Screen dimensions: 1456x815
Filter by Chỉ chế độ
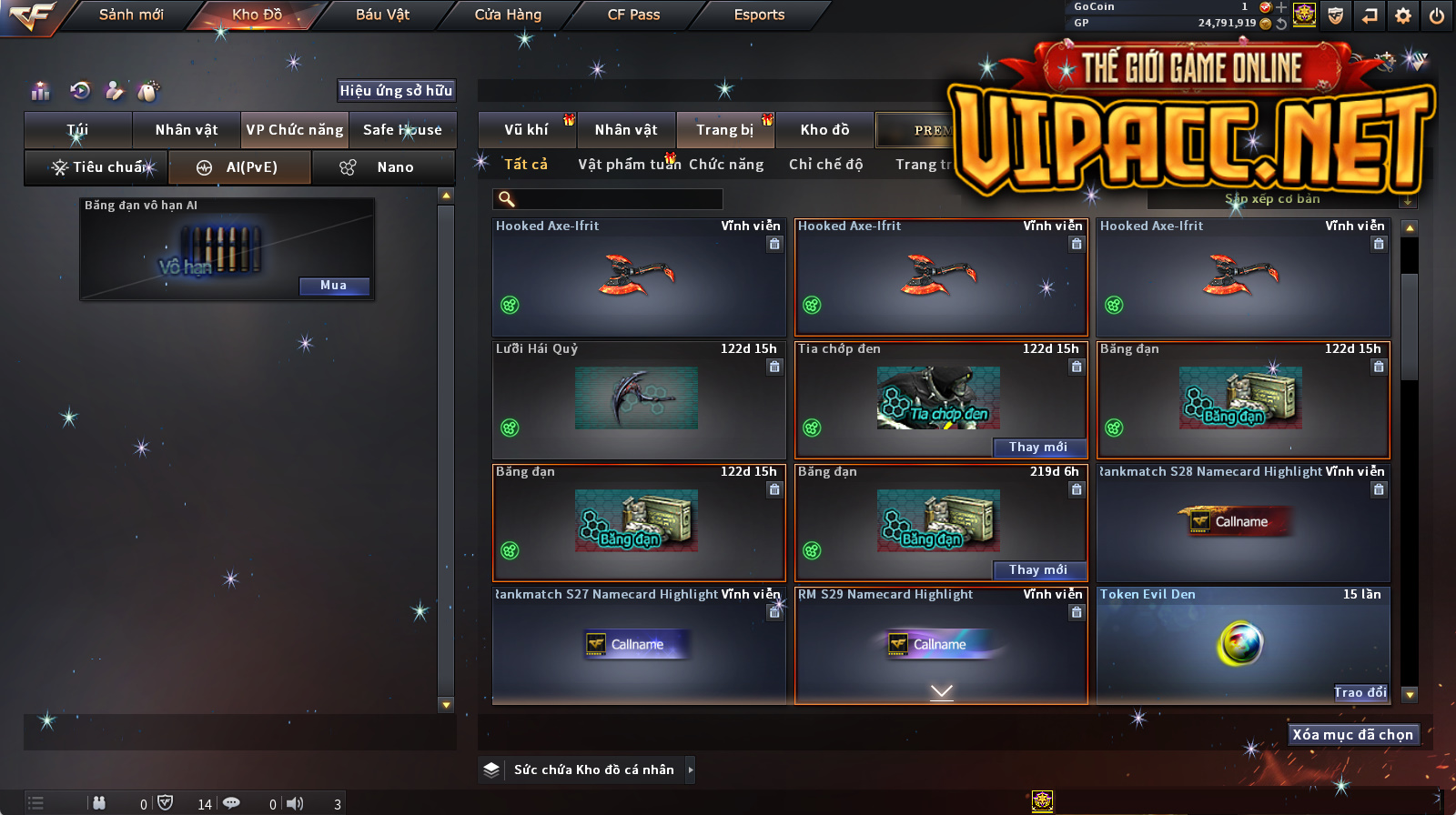(825, 165)
